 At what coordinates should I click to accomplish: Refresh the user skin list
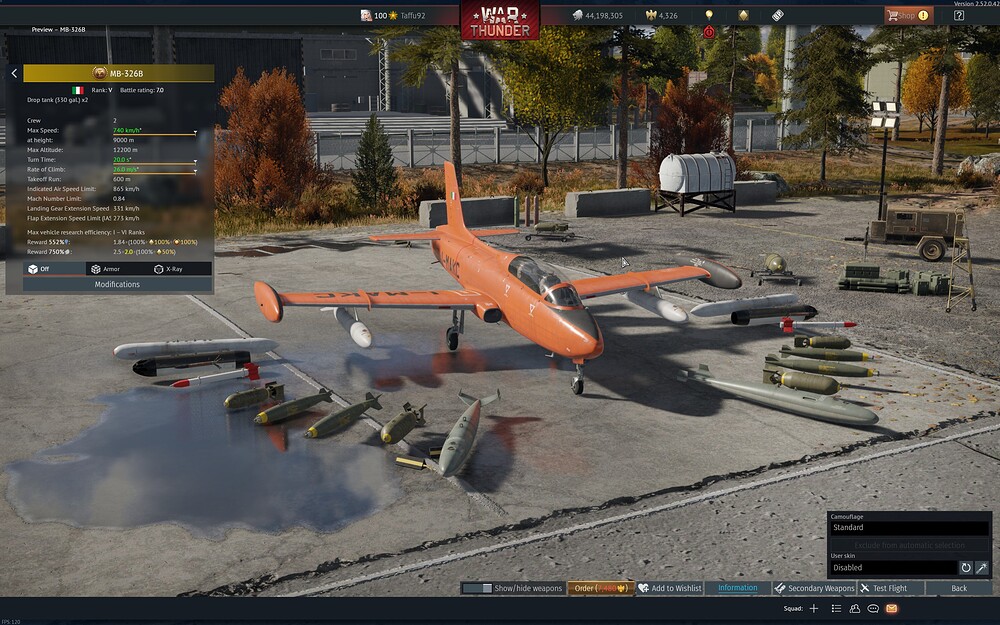(966, 568)
